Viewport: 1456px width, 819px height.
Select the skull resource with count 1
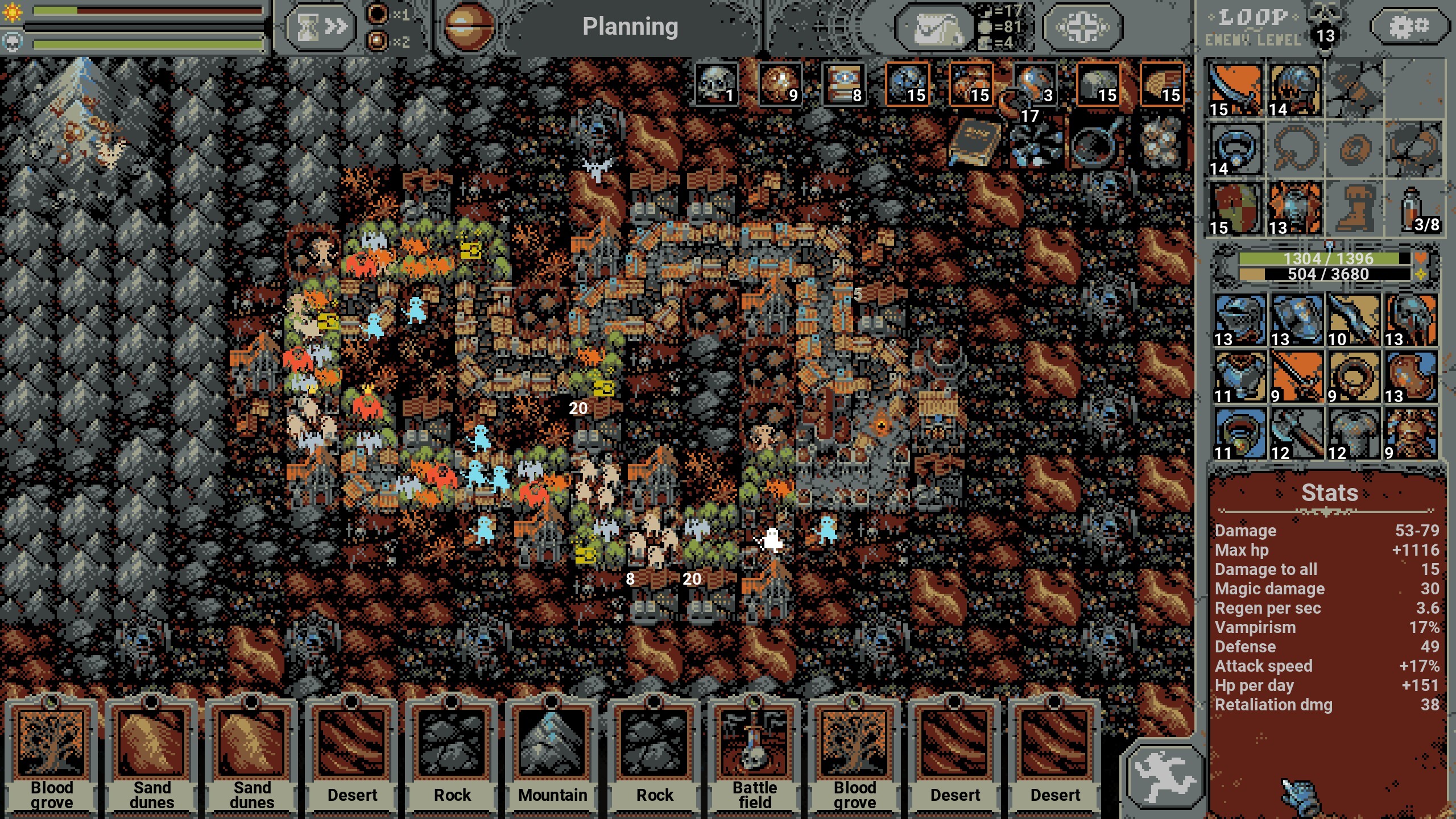pyautogui.click(x=717, y=84)
